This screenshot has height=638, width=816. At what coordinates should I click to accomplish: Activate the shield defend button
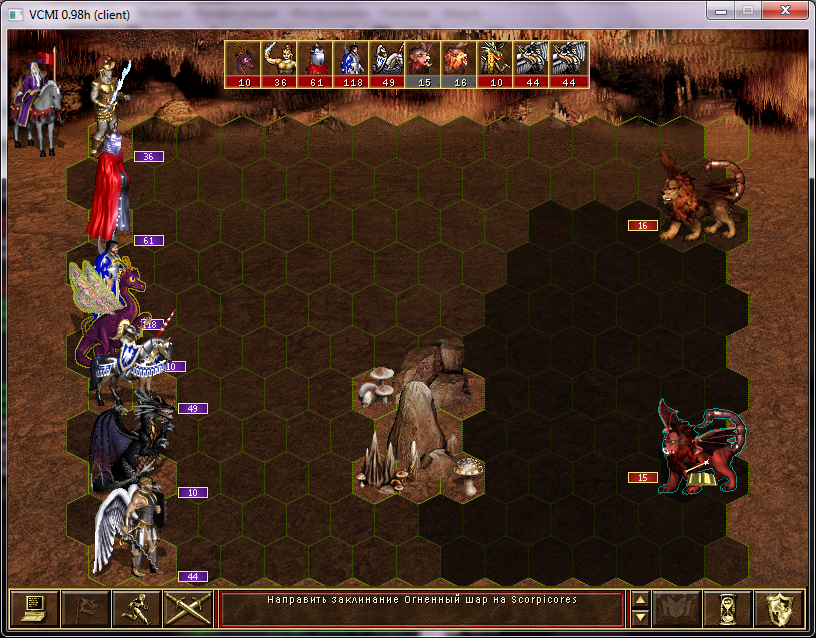pyautogui.click(x=778, y=609)
